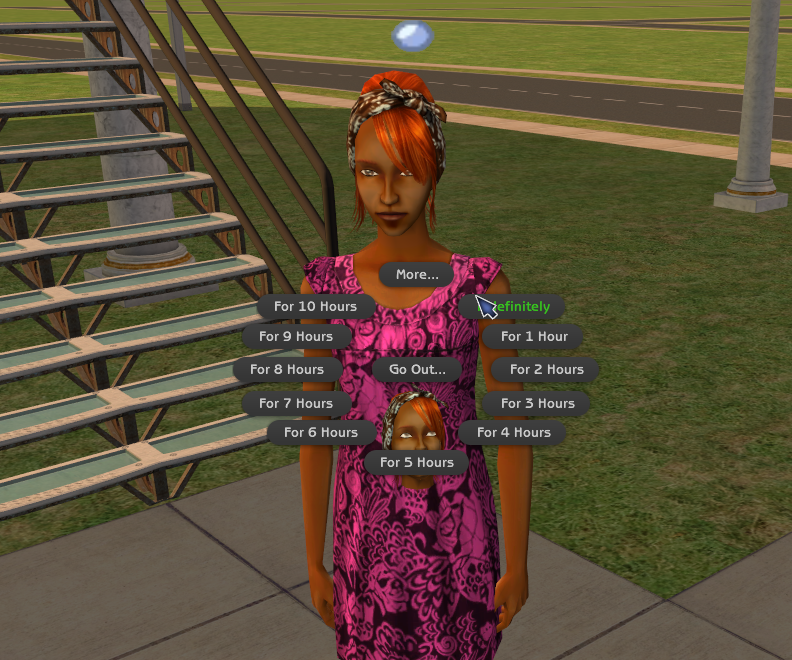Click "For 4 Hours" in the pie menu
792x660 pixels.
click(x=513, y=432)
